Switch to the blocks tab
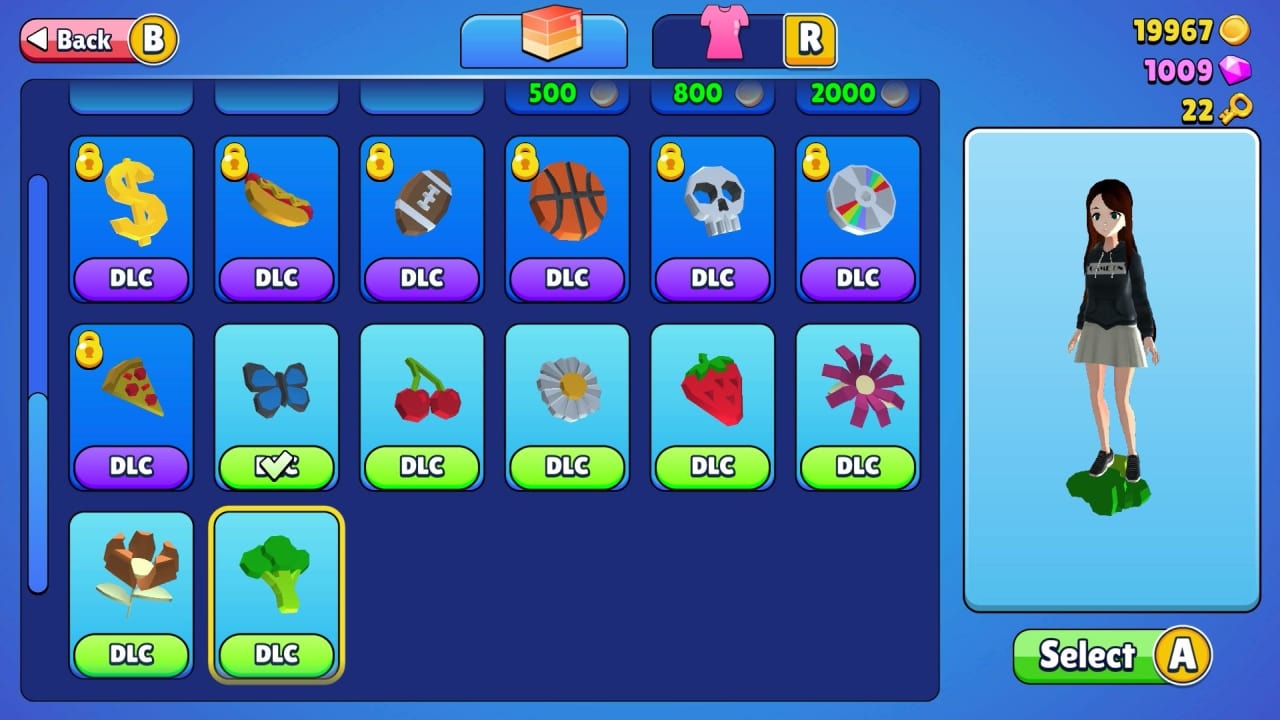 (x=544, y=40)
